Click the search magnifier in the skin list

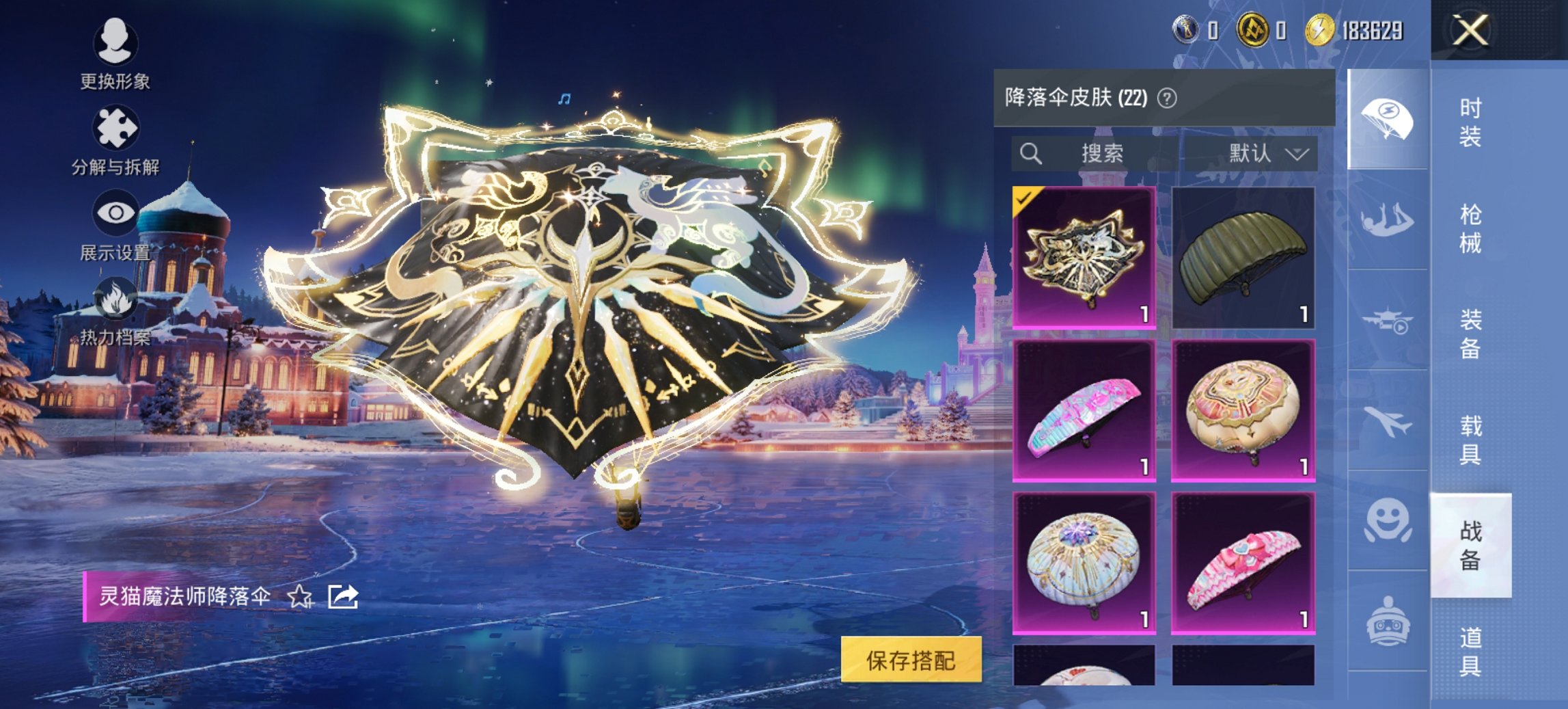1032,153
